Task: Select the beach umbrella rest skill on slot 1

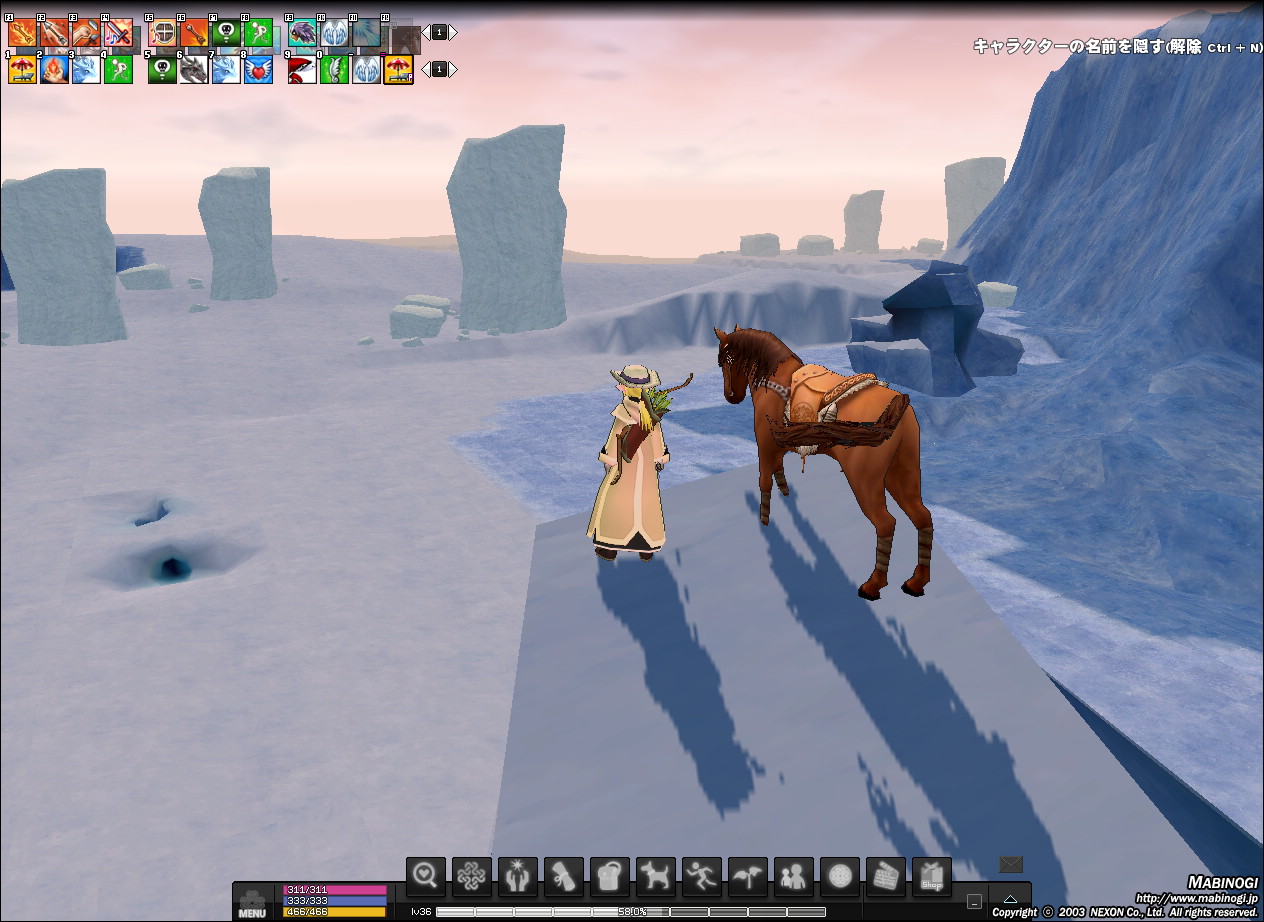Action: [x=22, y=69]
